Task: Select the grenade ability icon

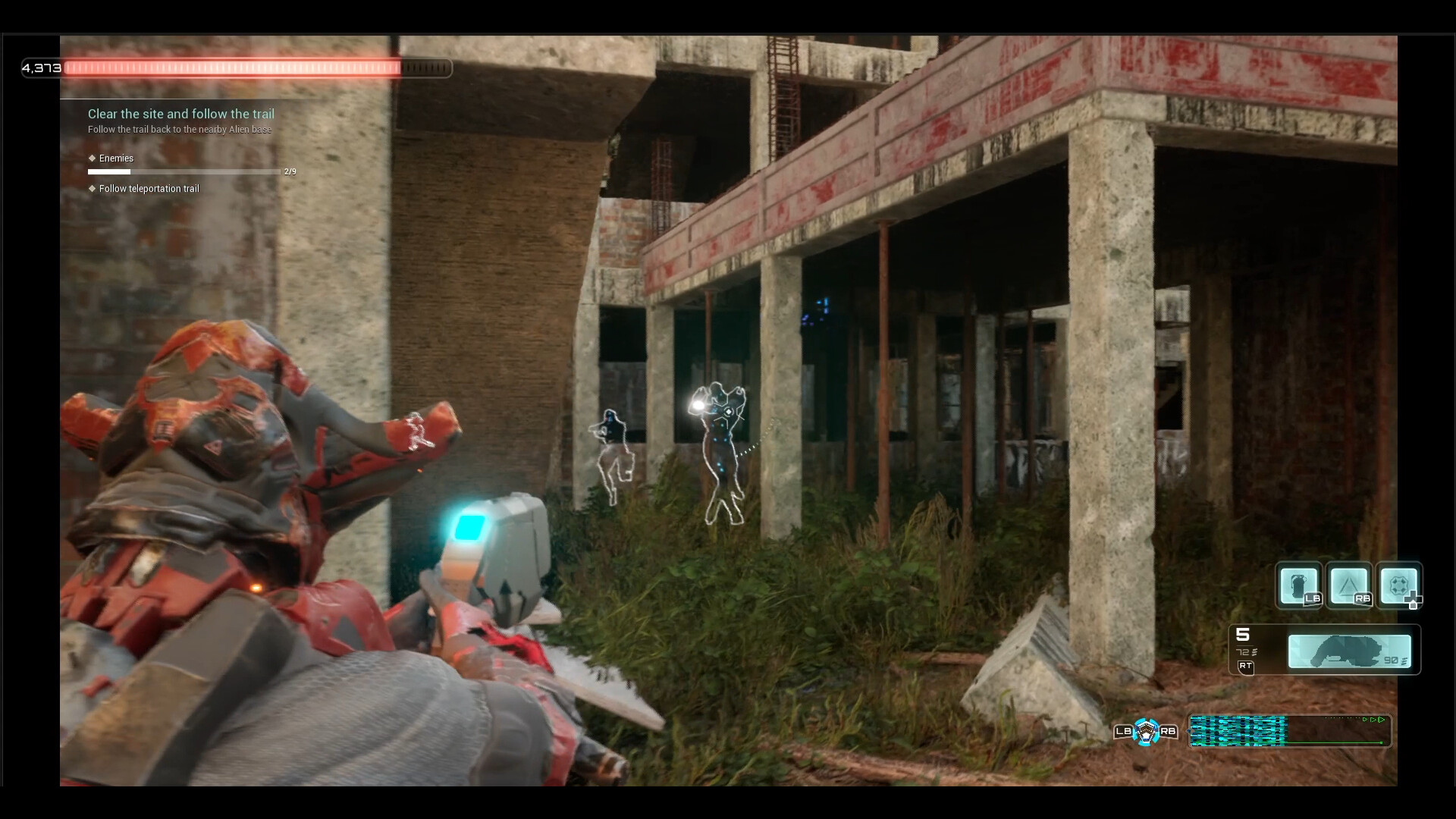Action: [x=1298, y=585]
